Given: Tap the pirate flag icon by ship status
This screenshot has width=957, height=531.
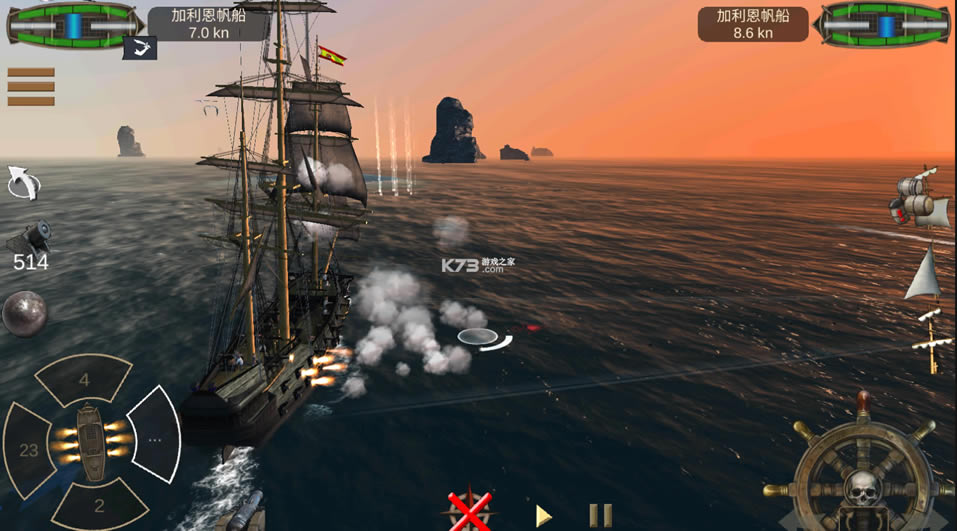Looking at the screenshot, I should (140, 47).
